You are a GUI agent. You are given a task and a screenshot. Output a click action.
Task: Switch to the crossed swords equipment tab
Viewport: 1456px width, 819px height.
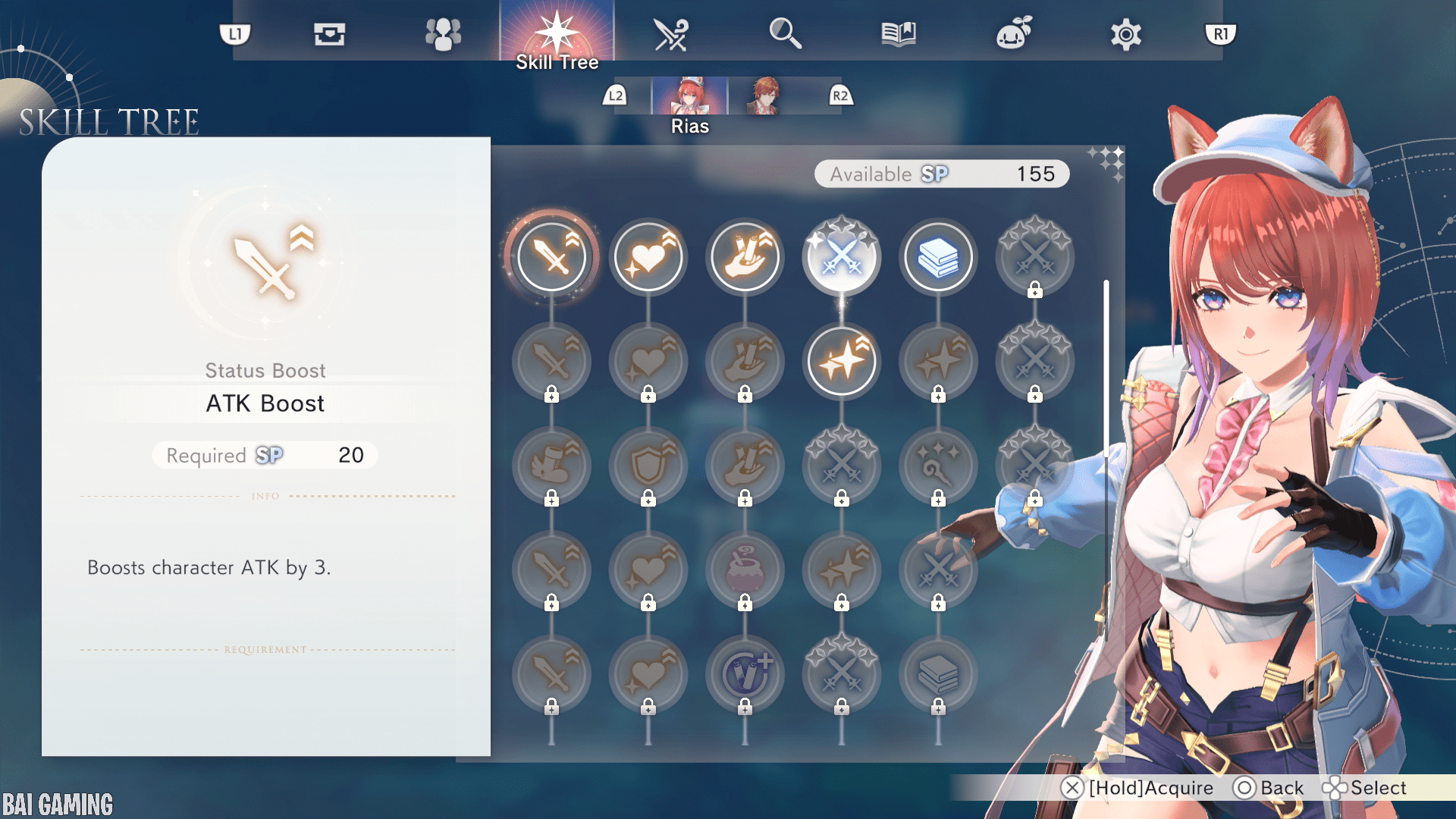670,34
